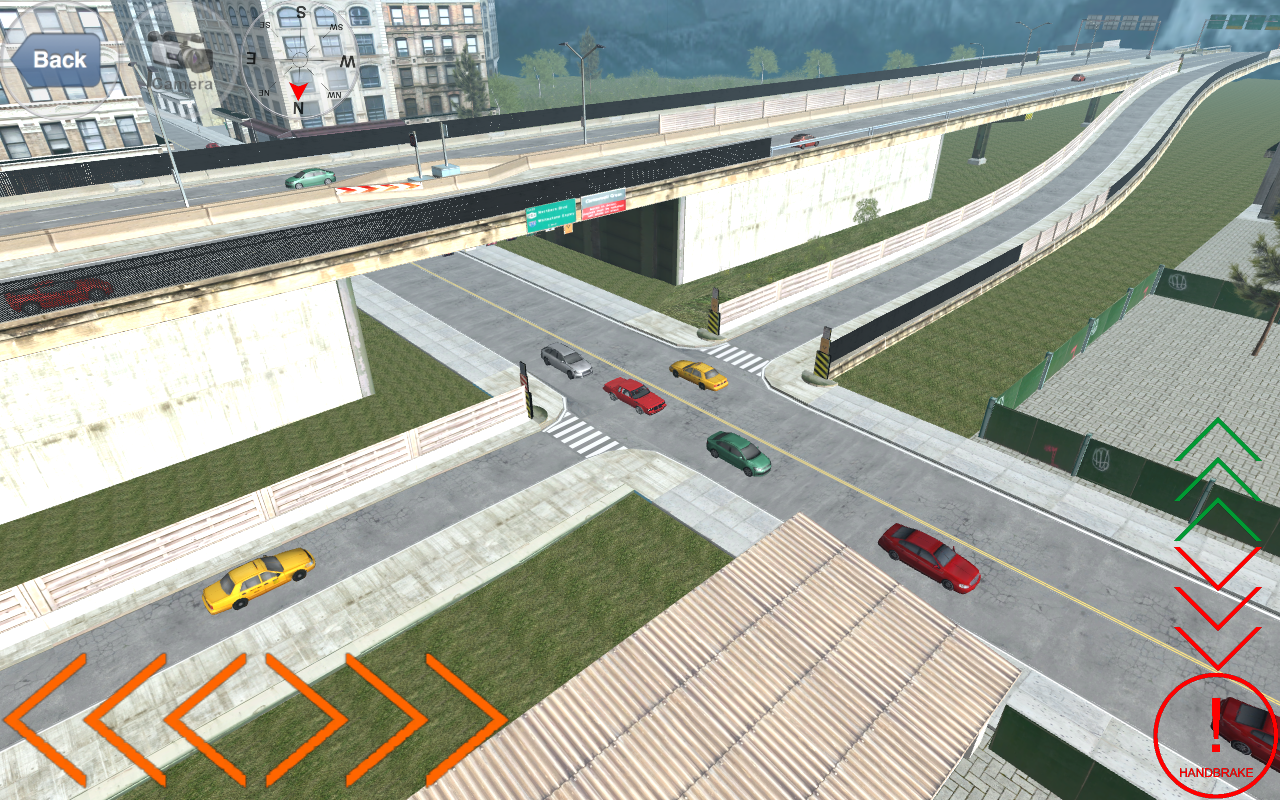Screen dimensions: 1280x800
Task: Select the N marker on the compass
Action: click(298, 107)
